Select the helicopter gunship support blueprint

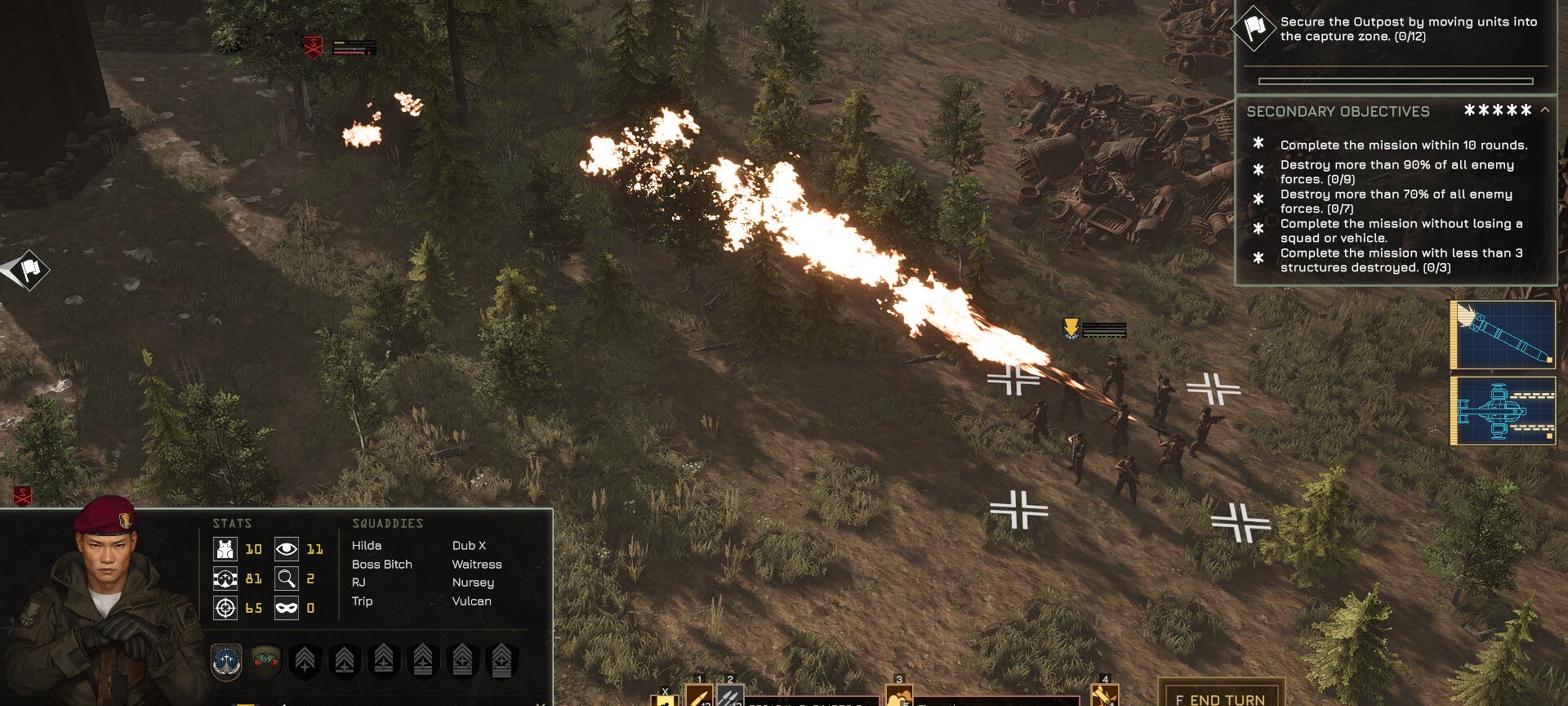(x=1503, y=410)
